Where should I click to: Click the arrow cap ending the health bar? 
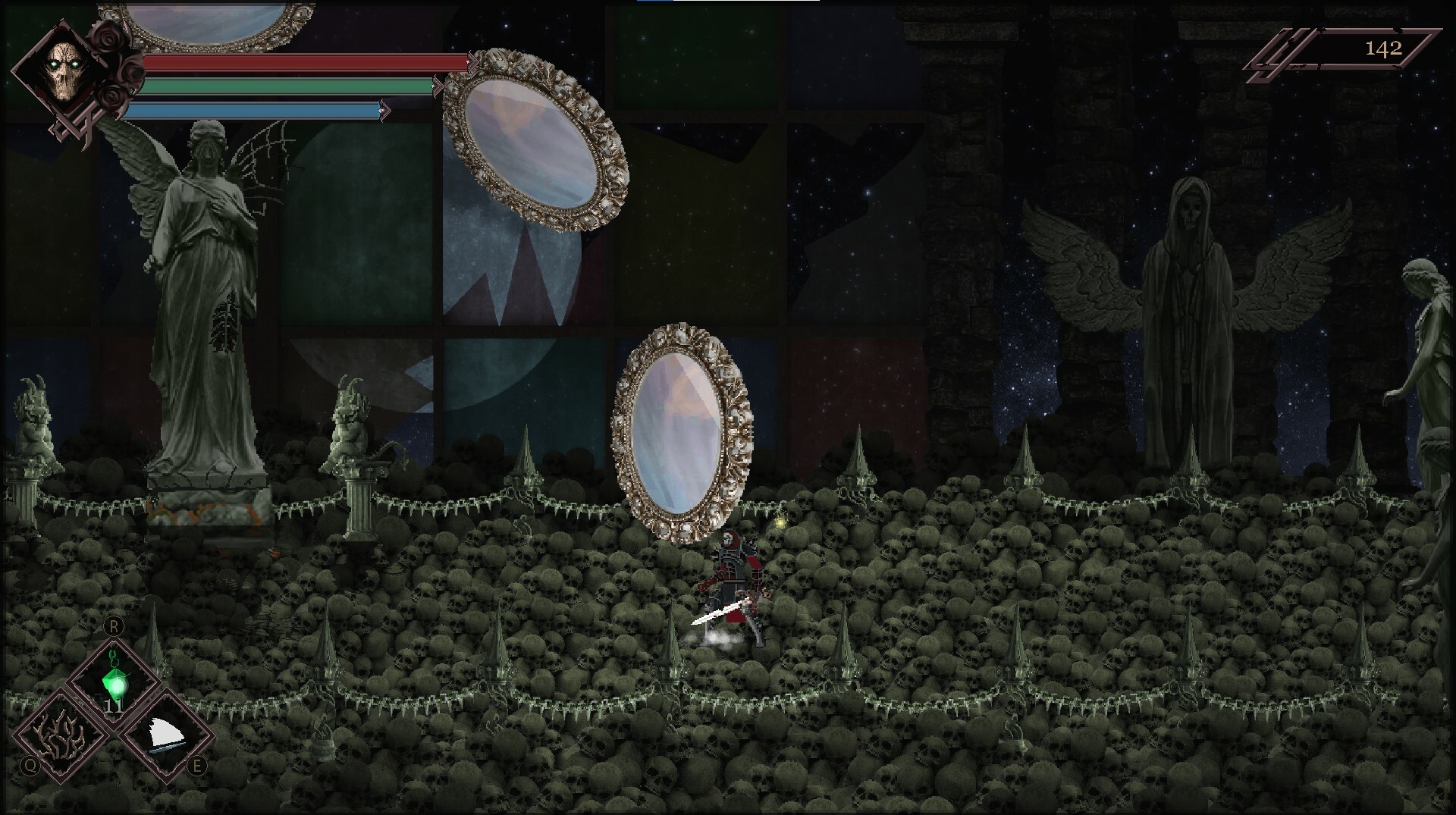472,61
